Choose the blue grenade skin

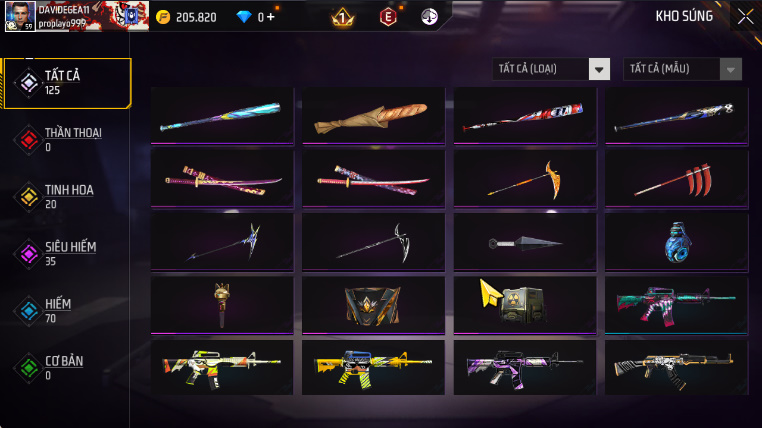677,242
